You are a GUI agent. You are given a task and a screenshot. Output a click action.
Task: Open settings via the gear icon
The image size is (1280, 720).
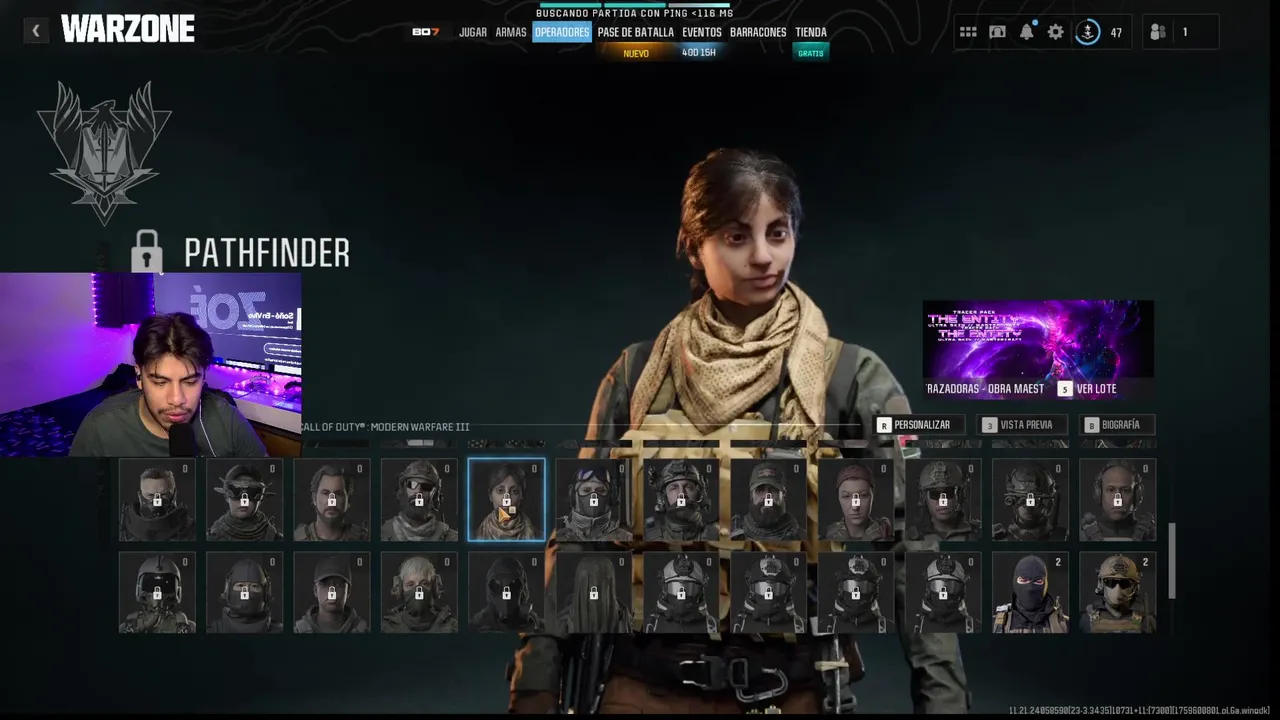pos(1055,32)
